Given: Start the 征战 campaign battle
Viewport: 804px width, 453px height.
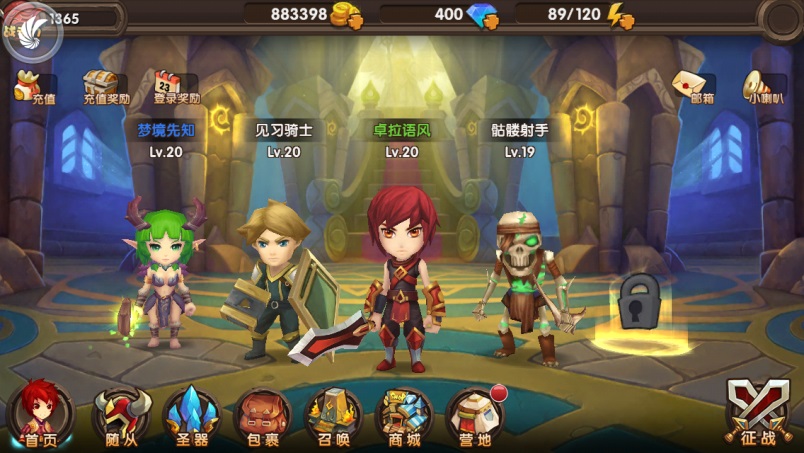Looking at the screenshot, I should click(757, 414).
